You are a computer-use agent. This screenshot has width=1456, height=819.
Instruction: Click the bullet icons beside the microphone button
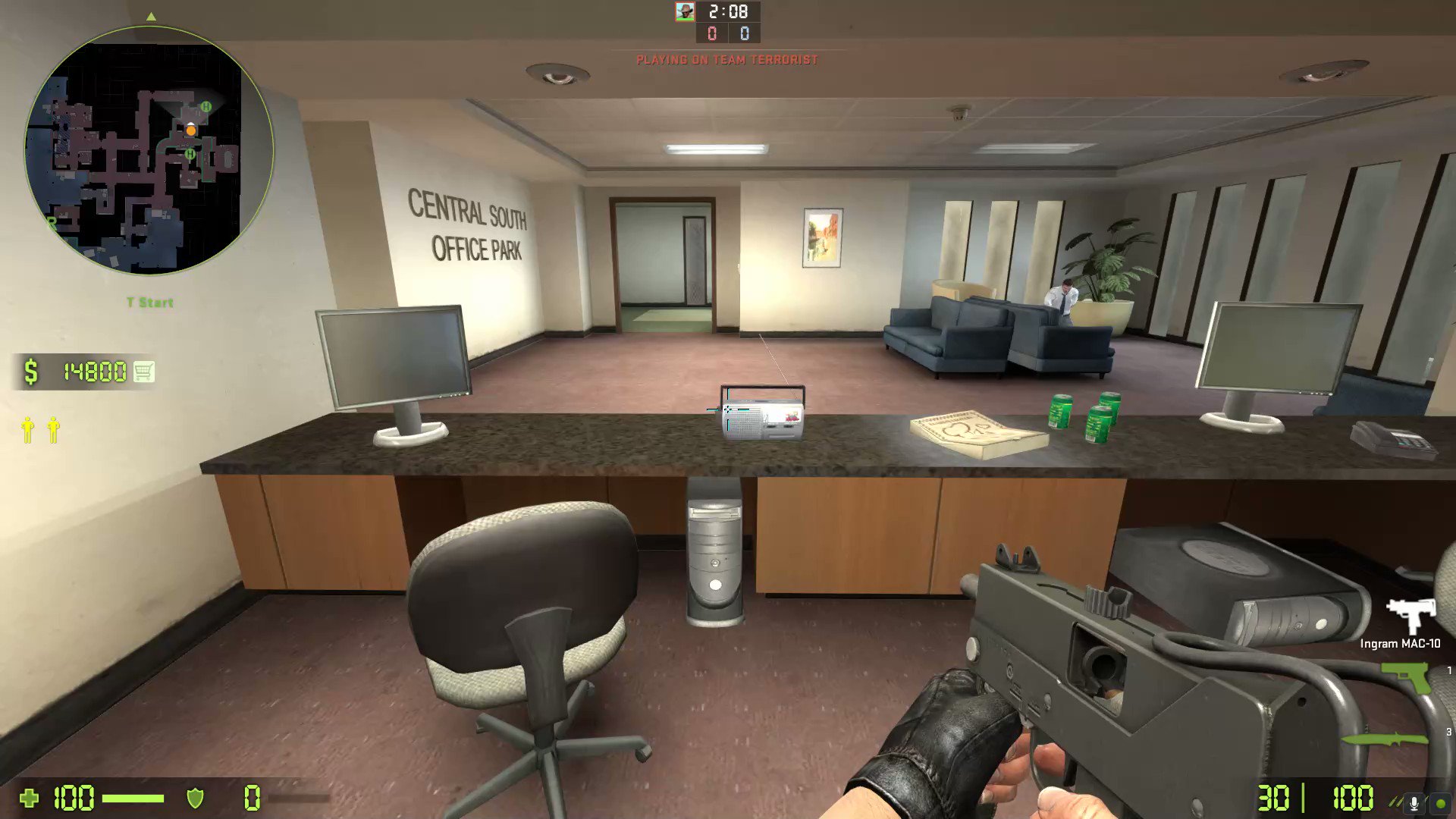pyautogui.click(x=1395, y=802)
